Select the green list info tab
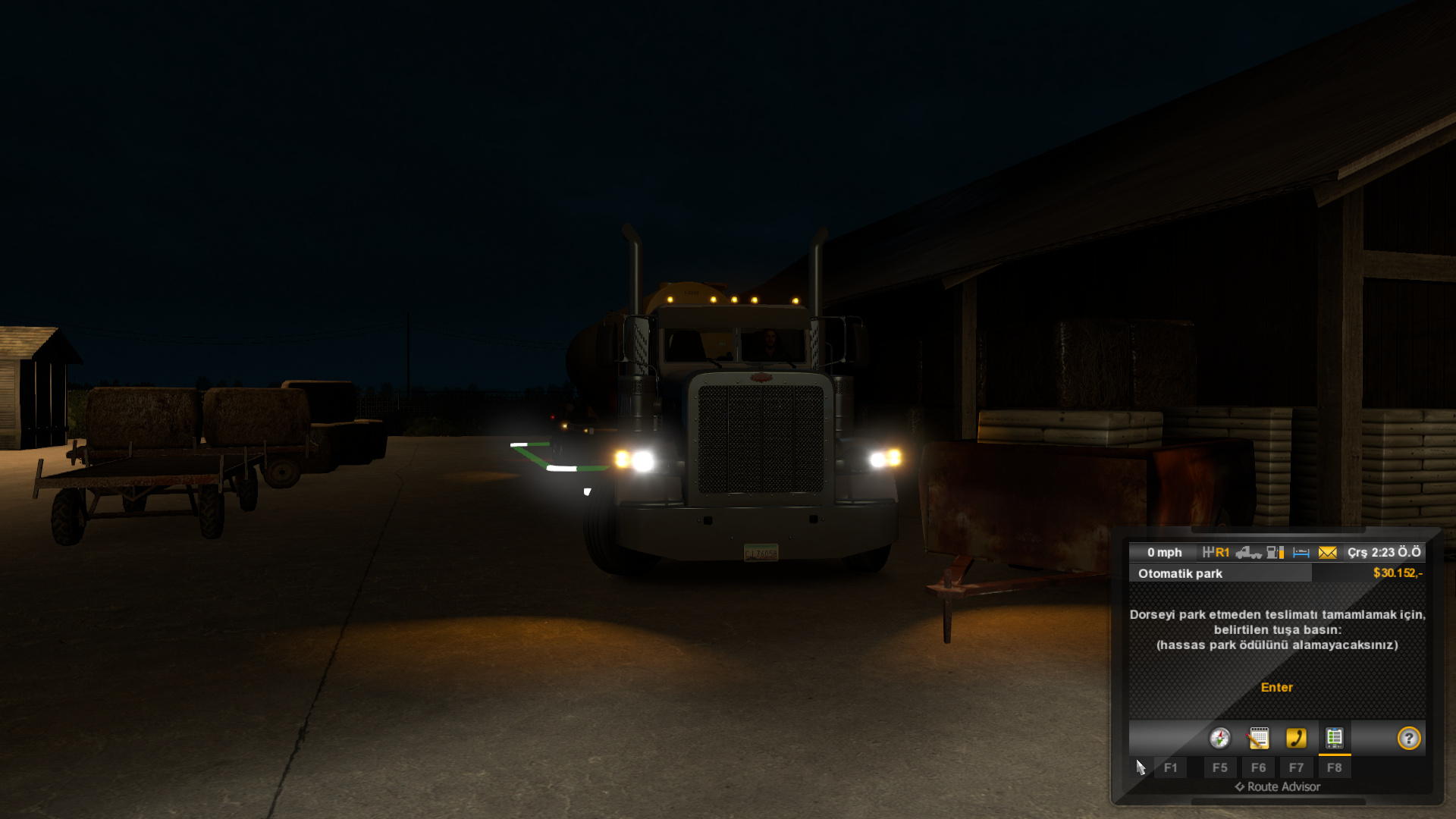 click(x=1334, y=738)
